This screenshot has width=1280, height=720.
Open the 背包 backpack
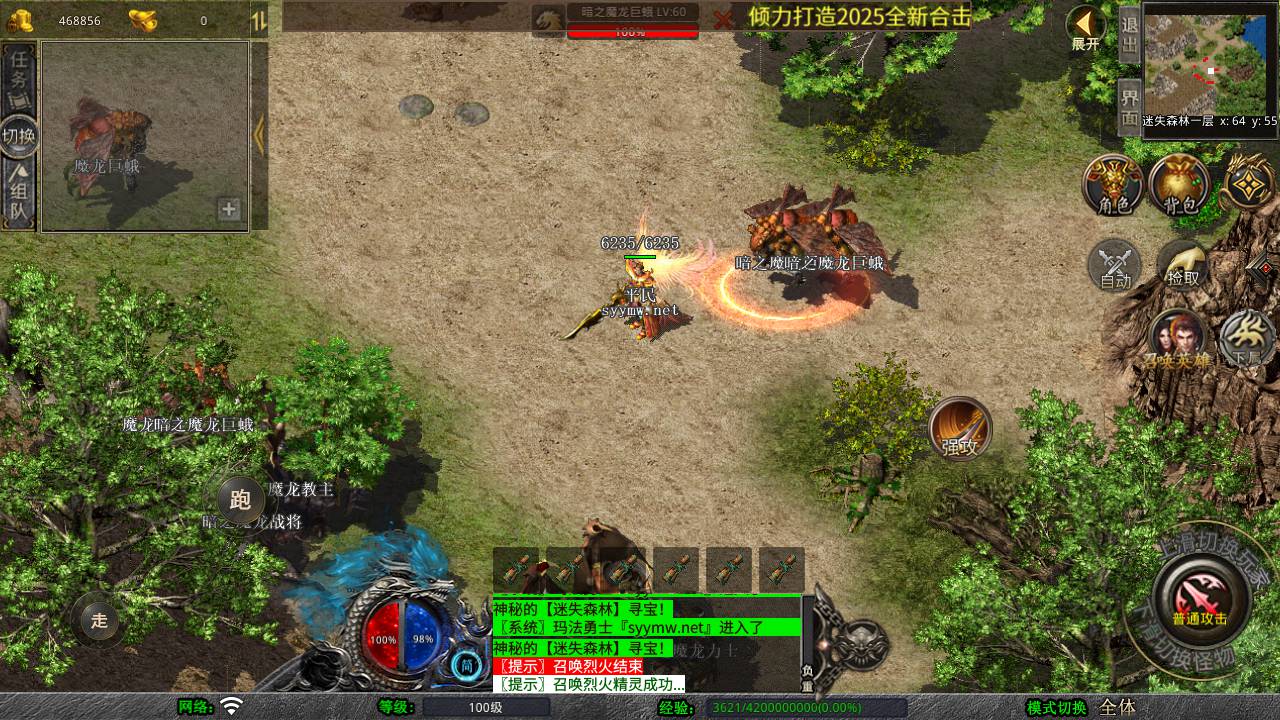tap(1180, 186)
